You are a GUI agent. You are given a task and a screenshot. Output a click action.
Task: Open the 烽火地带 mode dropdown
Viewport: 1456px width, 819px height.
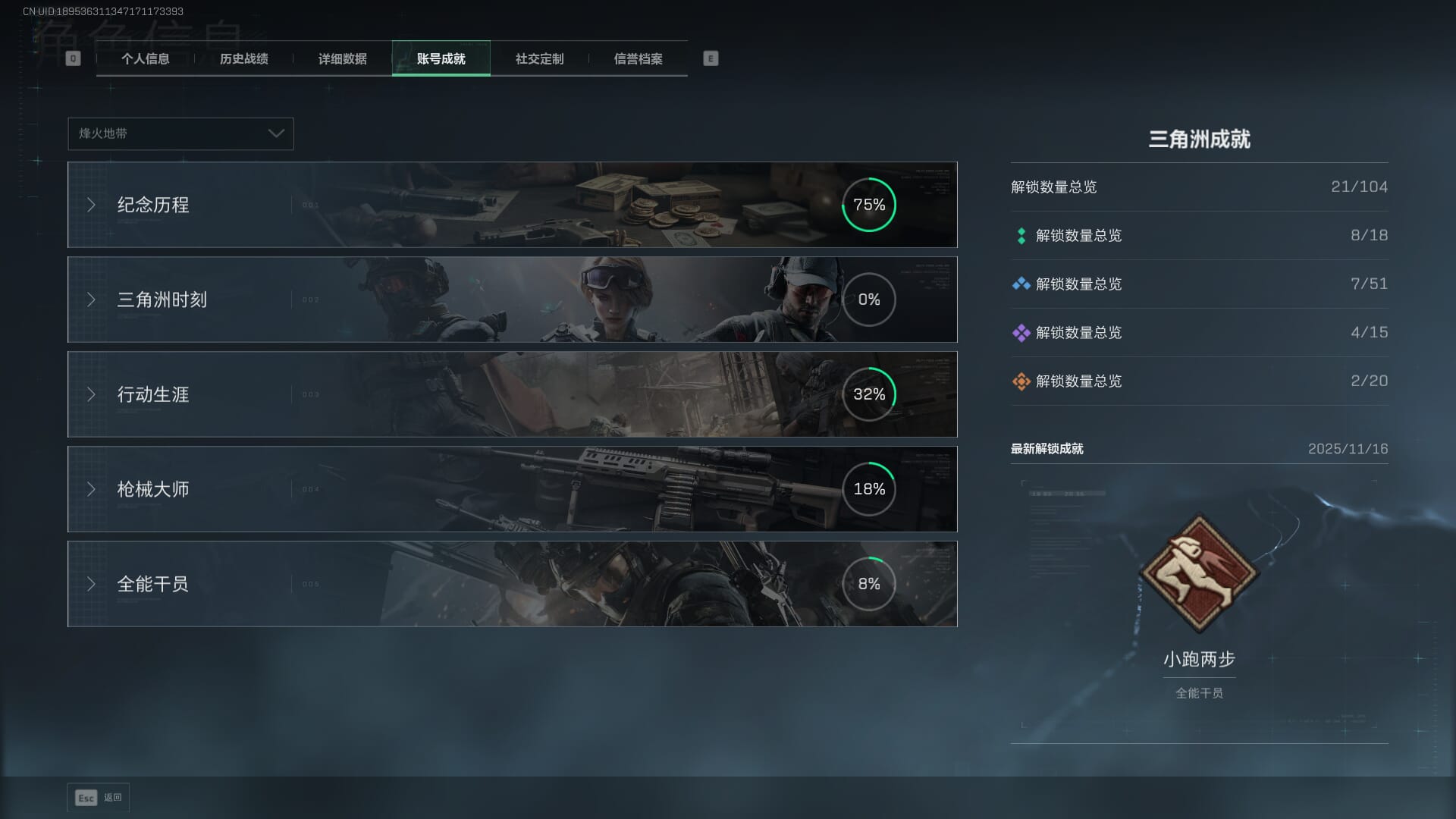(180, 133)
